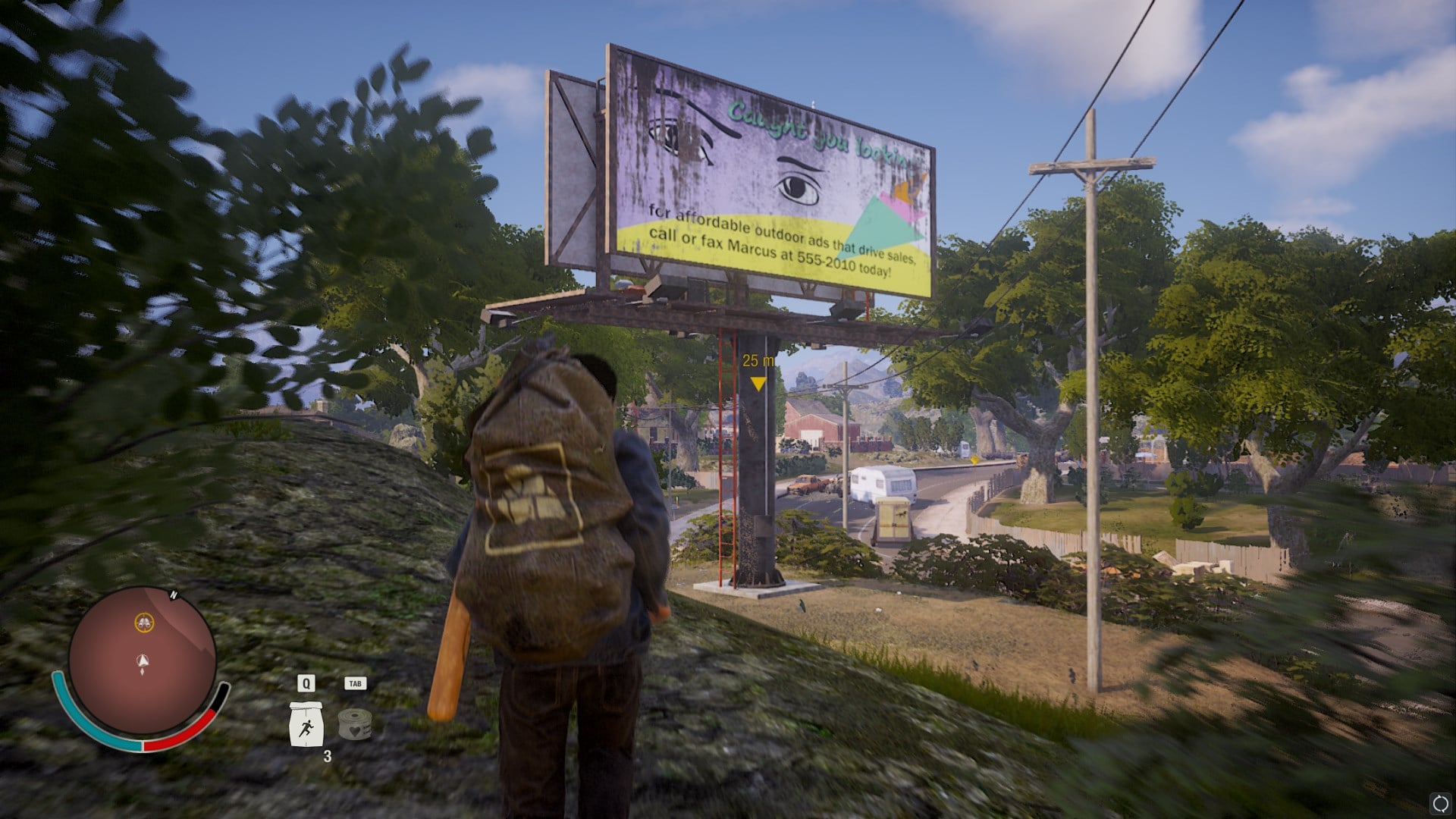Click the binoculars objective marker on the minimap
Screen dimensions: 1456x819
[x=143, y=623]
